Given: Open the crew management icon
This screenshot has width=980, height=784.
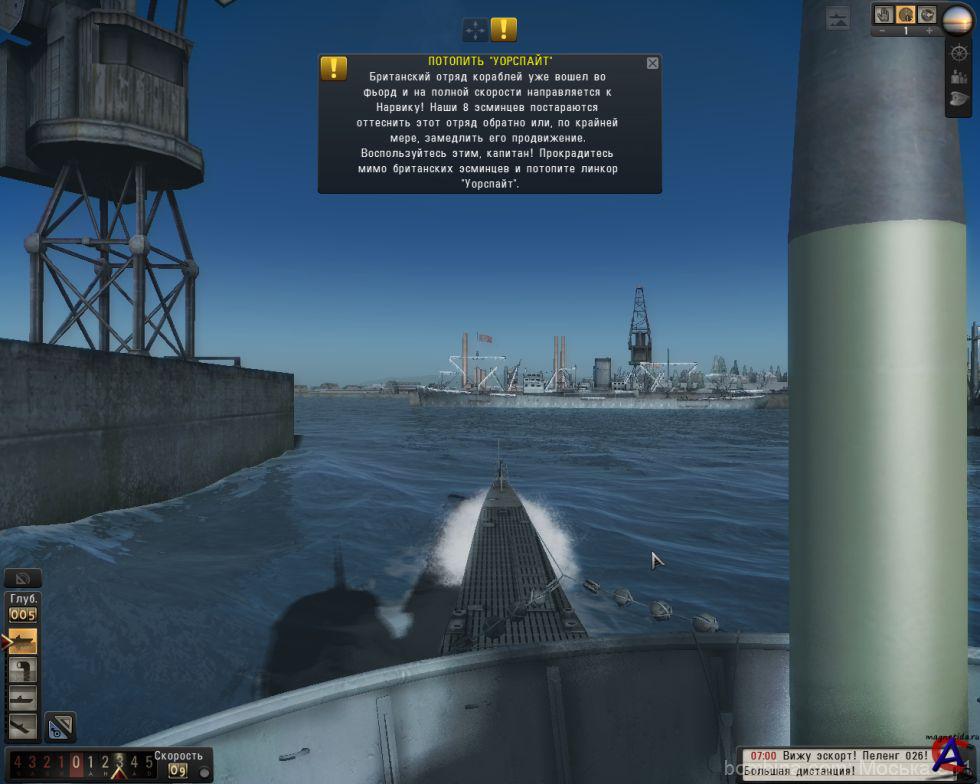Looking at the screenshot, I should [x=958, y=76].
